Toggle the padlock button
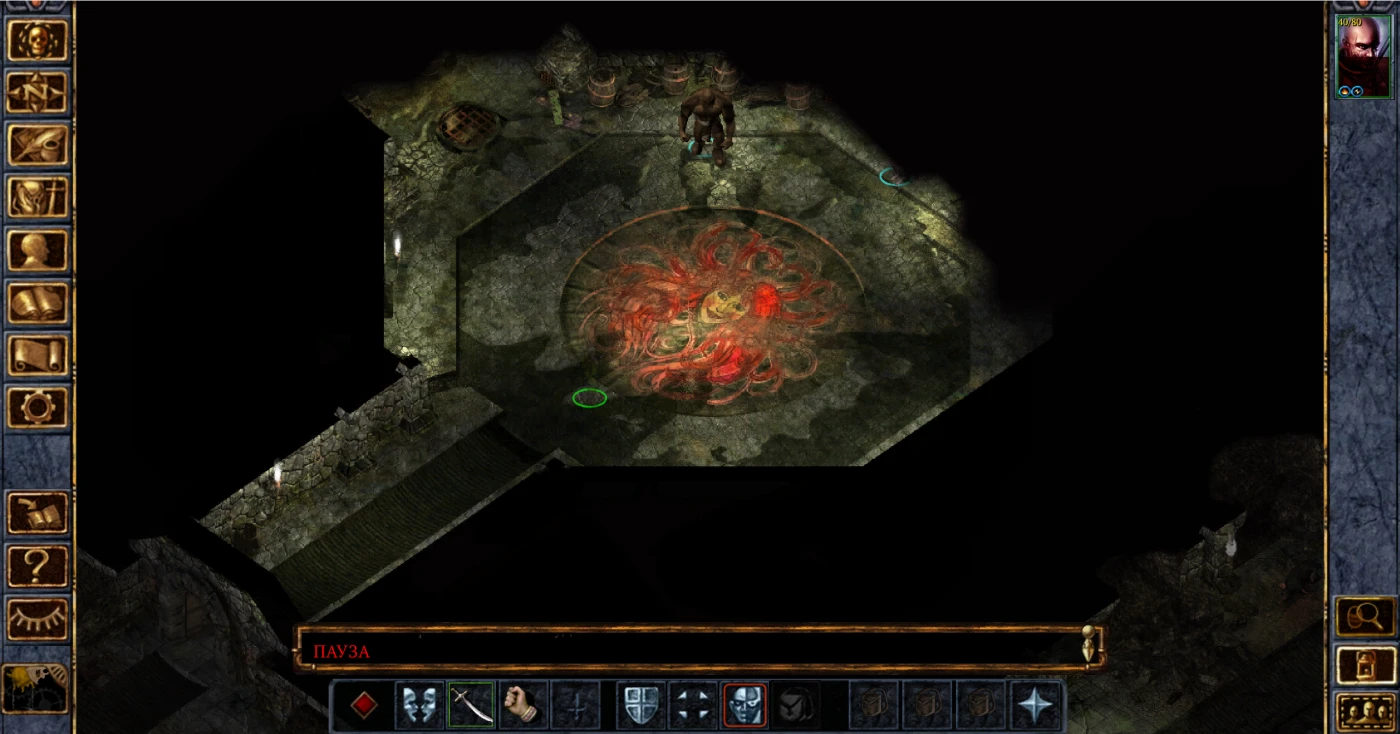This screenshot has height=734, width=1400. pyautogui.click(x=1365, y=664)
